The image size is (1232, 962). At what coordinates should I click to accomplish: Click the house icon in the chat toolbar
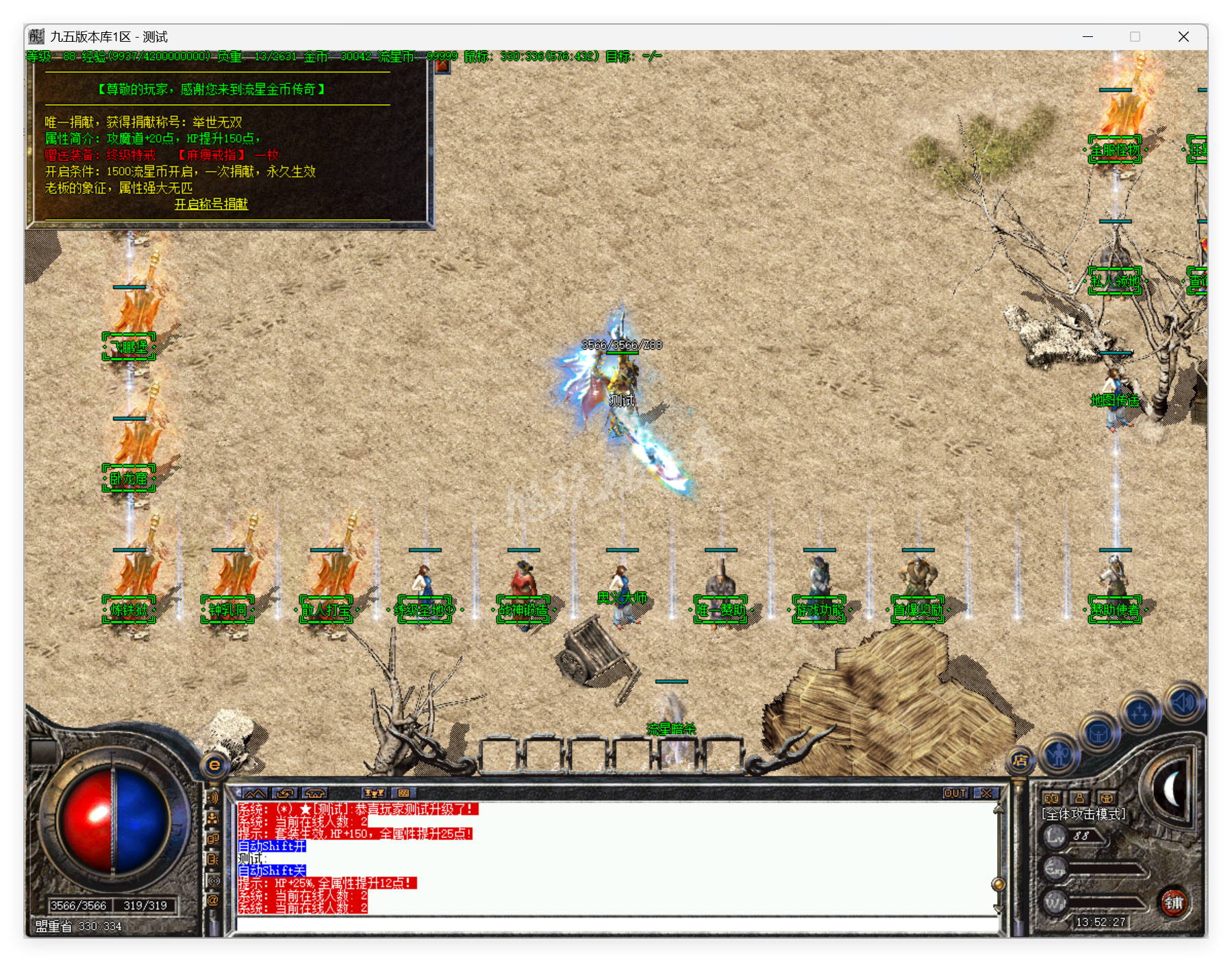pyautogui.click(x=314, y=793)
